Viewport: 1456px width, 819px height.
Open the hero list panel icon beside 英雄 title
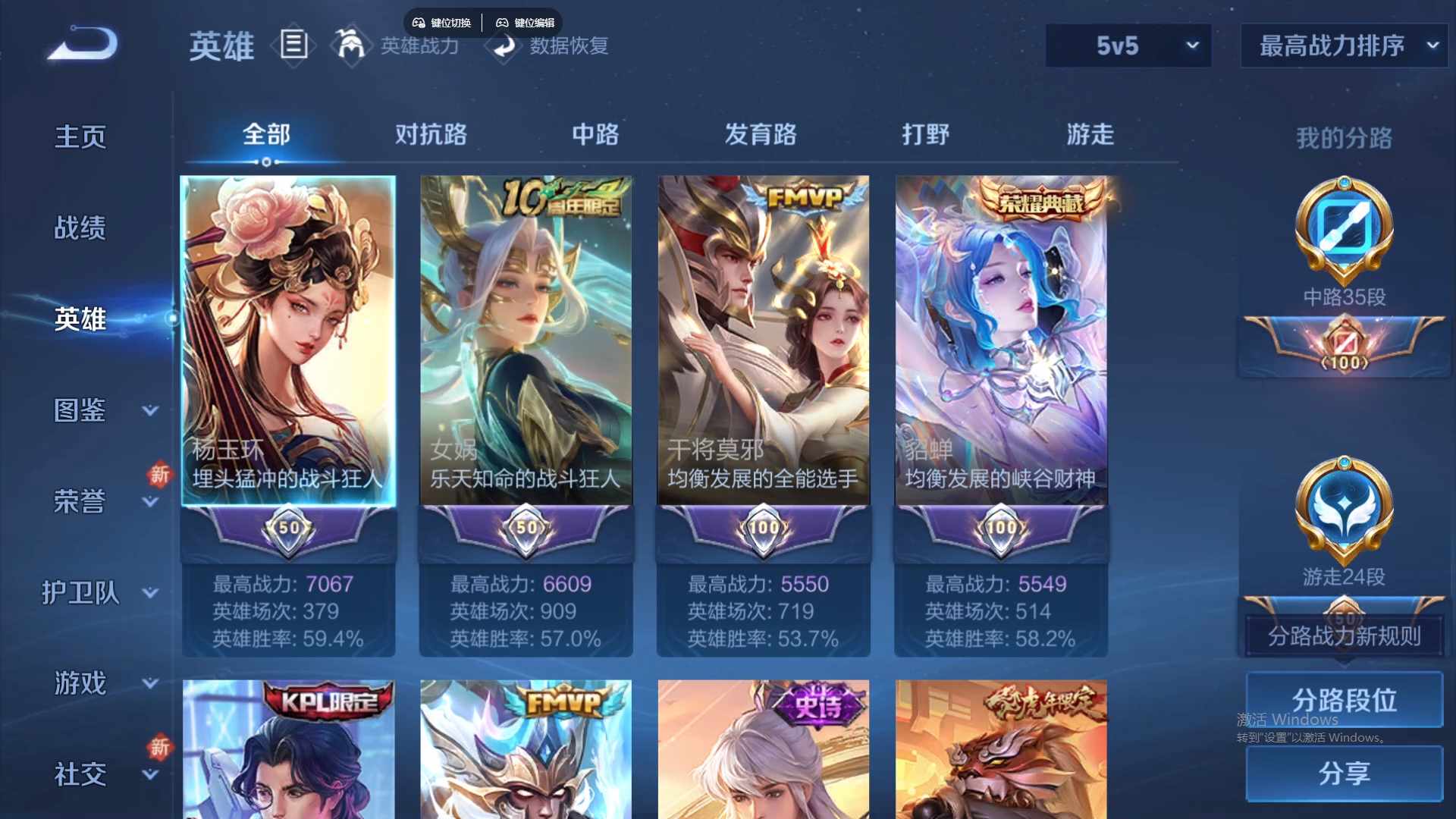pyautogui.click(x=294, y=45)
